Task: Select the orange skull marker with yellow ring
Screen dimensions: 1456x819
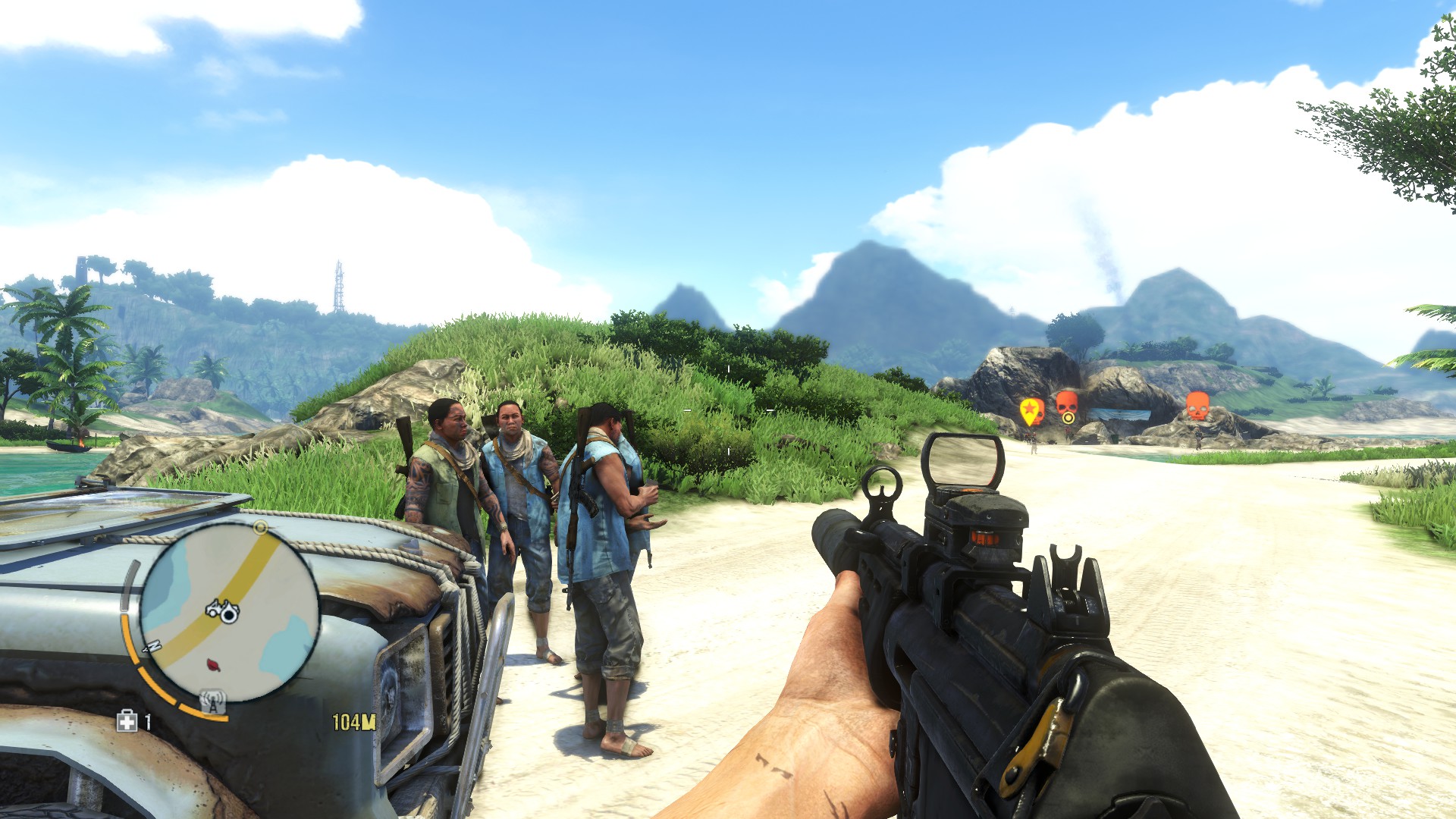Action: (1067, 406)
